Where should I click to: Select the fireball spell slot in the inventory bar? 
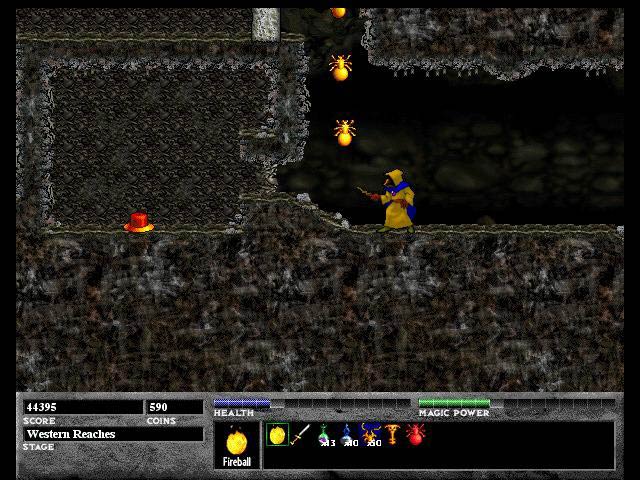[277, 435]
